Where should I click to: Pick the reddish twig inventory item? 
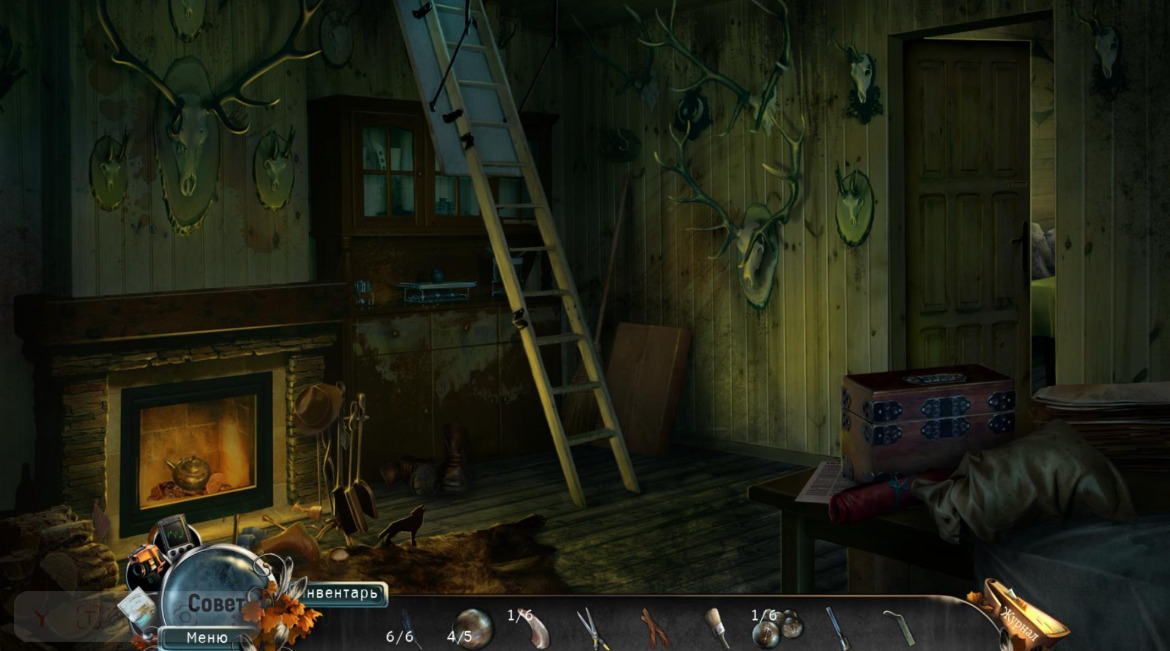(655, 627)
